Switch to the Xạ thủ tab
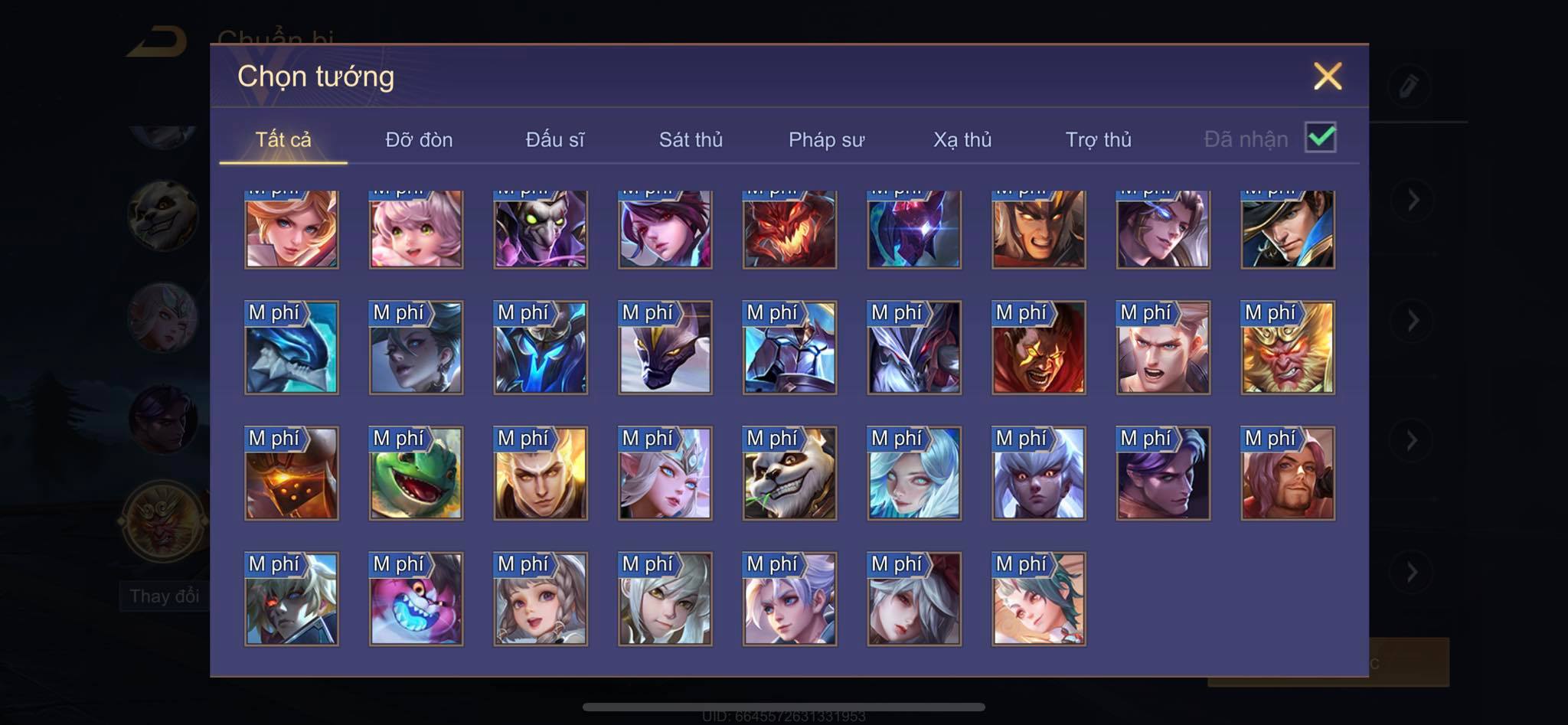 click(962, 139)
